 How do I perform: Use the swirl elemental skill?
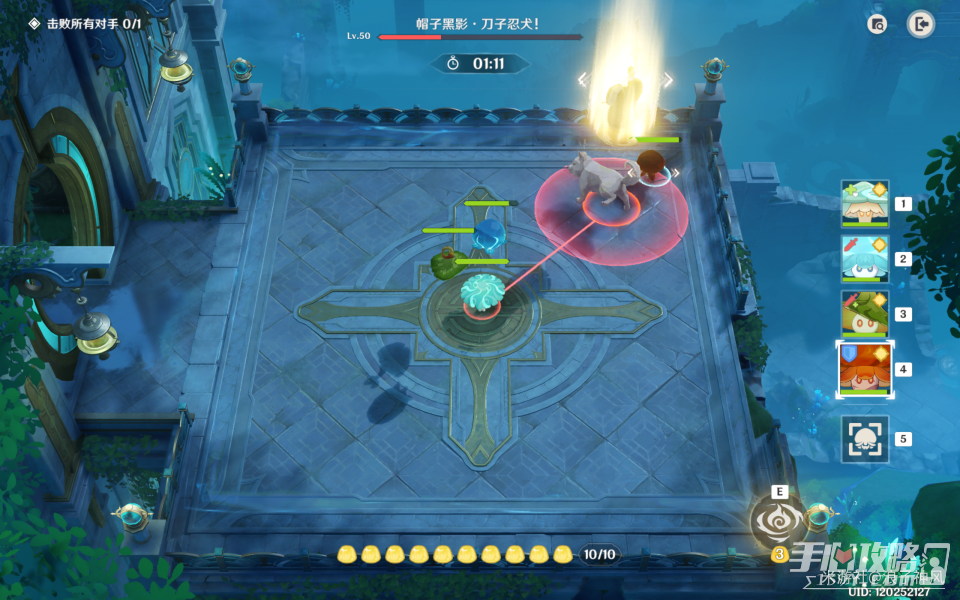(779, 521)
